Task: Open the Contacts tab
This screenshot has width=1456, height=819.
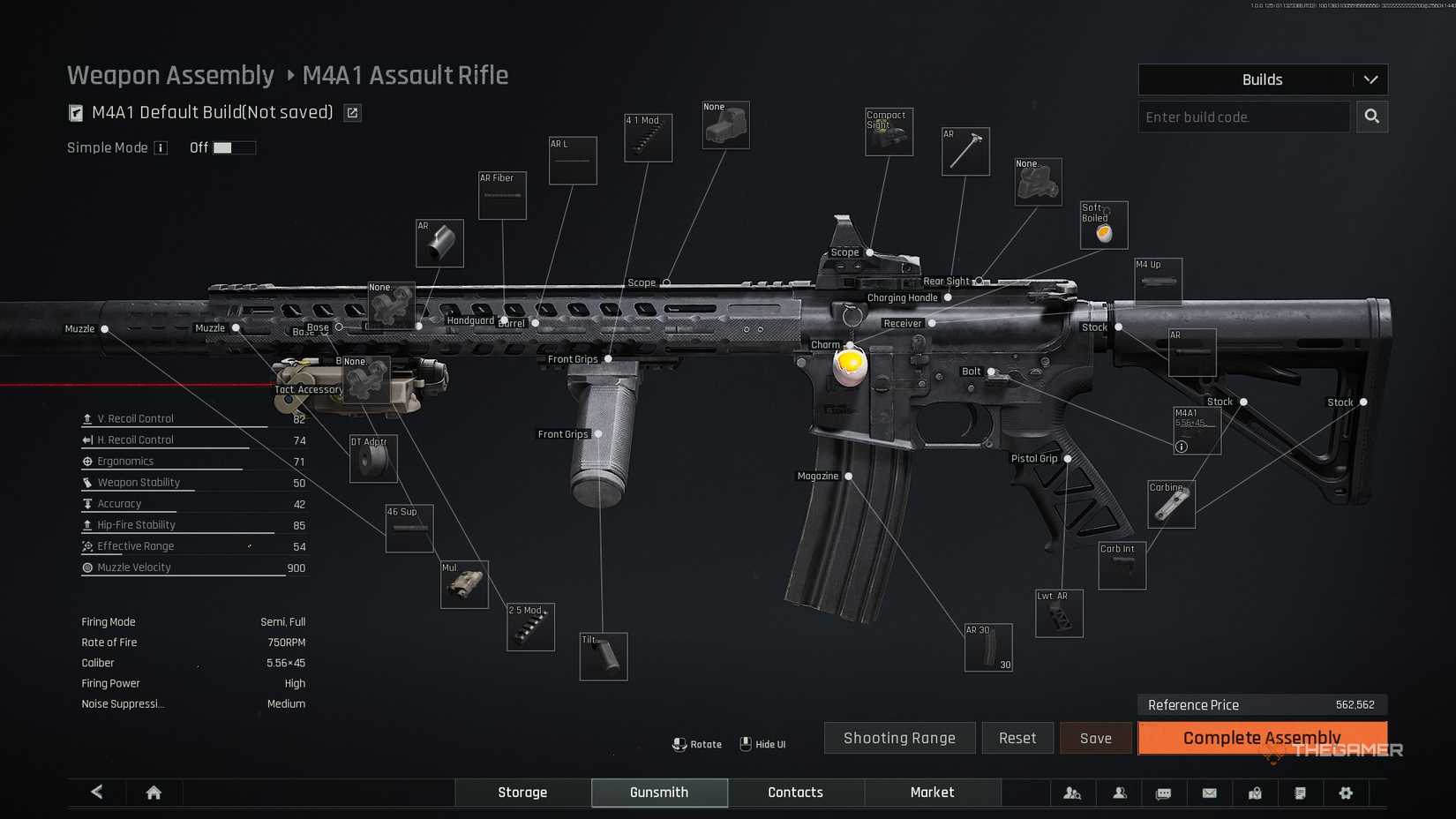Action: tap(794, 793)
